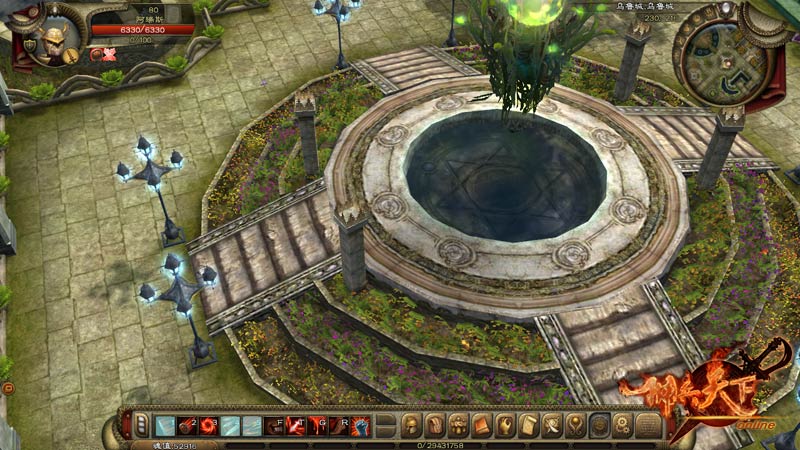Use the blue fist skill in the hotbar
The height and width of the screenshot is (450, 800).
coord(359,425)
